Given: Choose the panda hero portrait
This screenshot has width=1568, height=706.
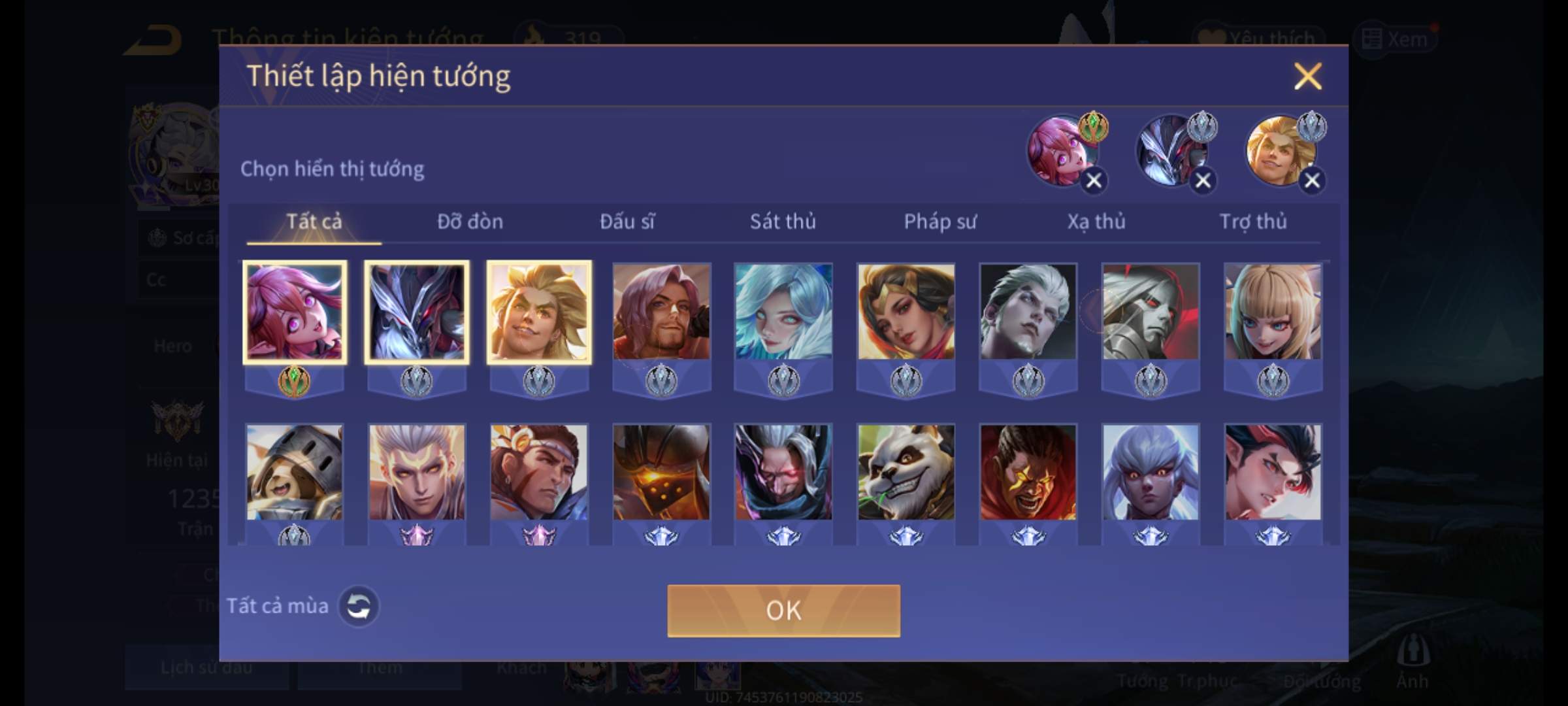Looking at the screenshot, I should [906, 473].
